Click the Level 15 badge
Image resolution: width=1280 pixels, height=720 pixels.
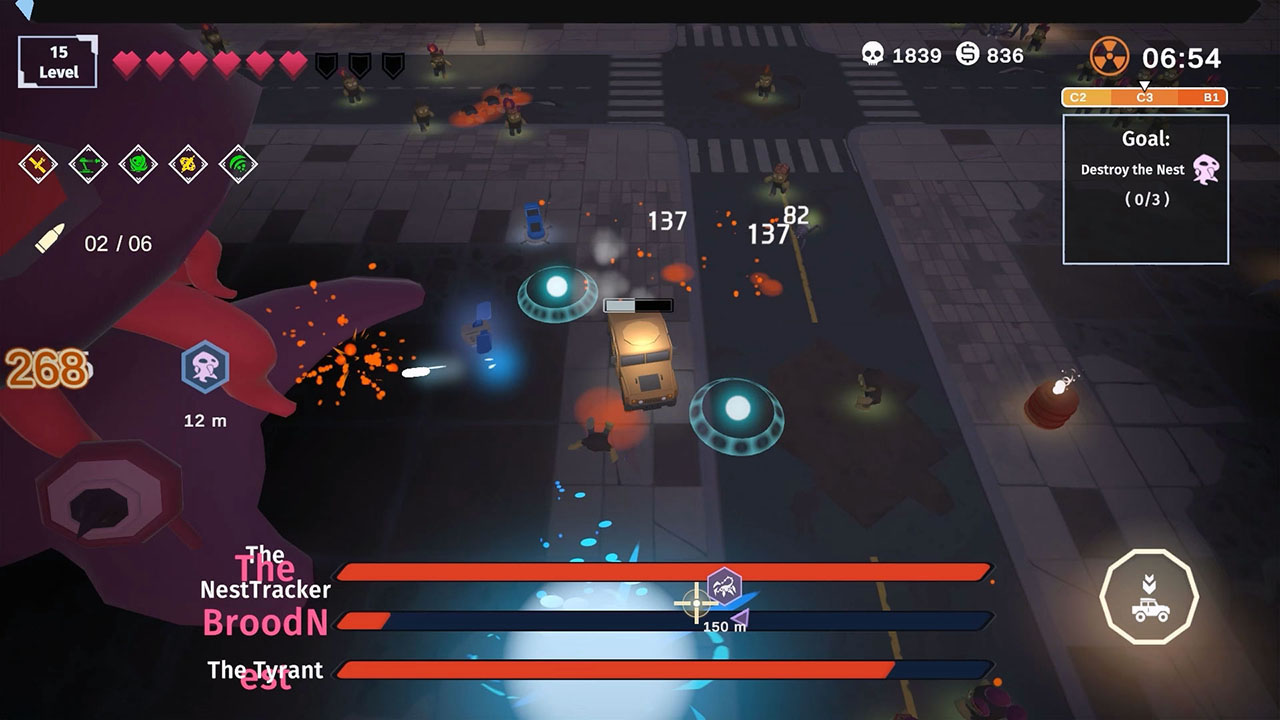point(57,60)
